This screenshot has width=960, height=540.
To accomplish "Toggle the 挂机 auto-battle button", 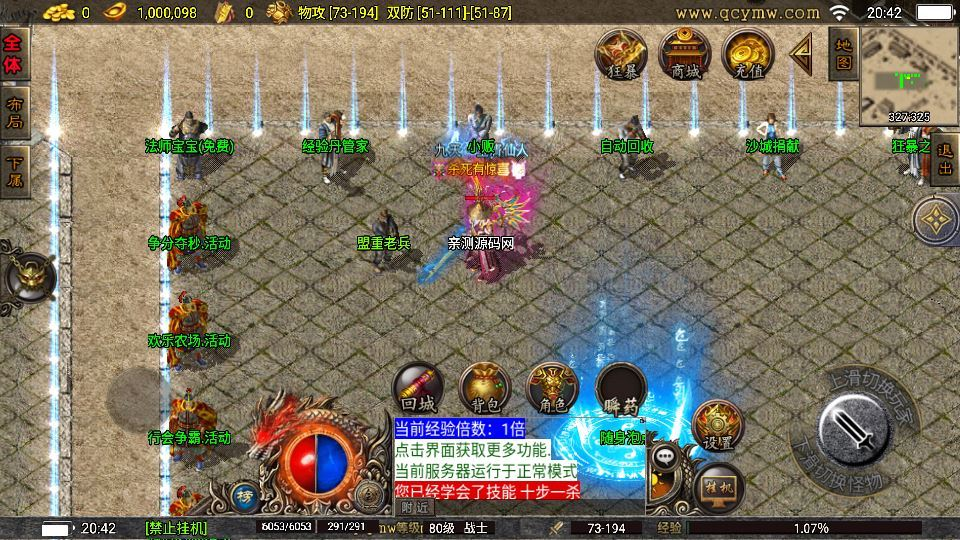I will tap(718, 485).
